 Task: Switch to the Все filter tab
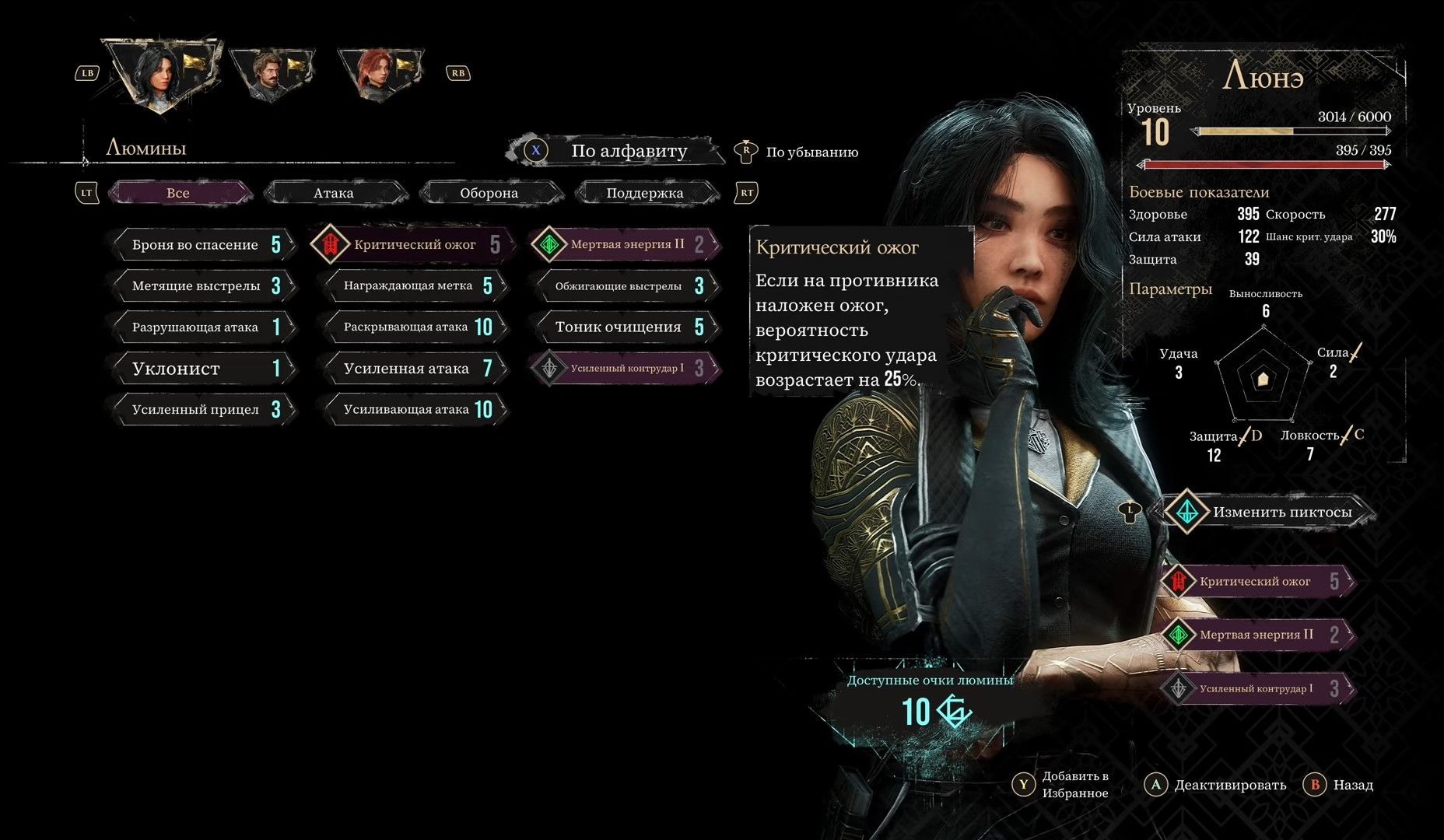point(178,193)
